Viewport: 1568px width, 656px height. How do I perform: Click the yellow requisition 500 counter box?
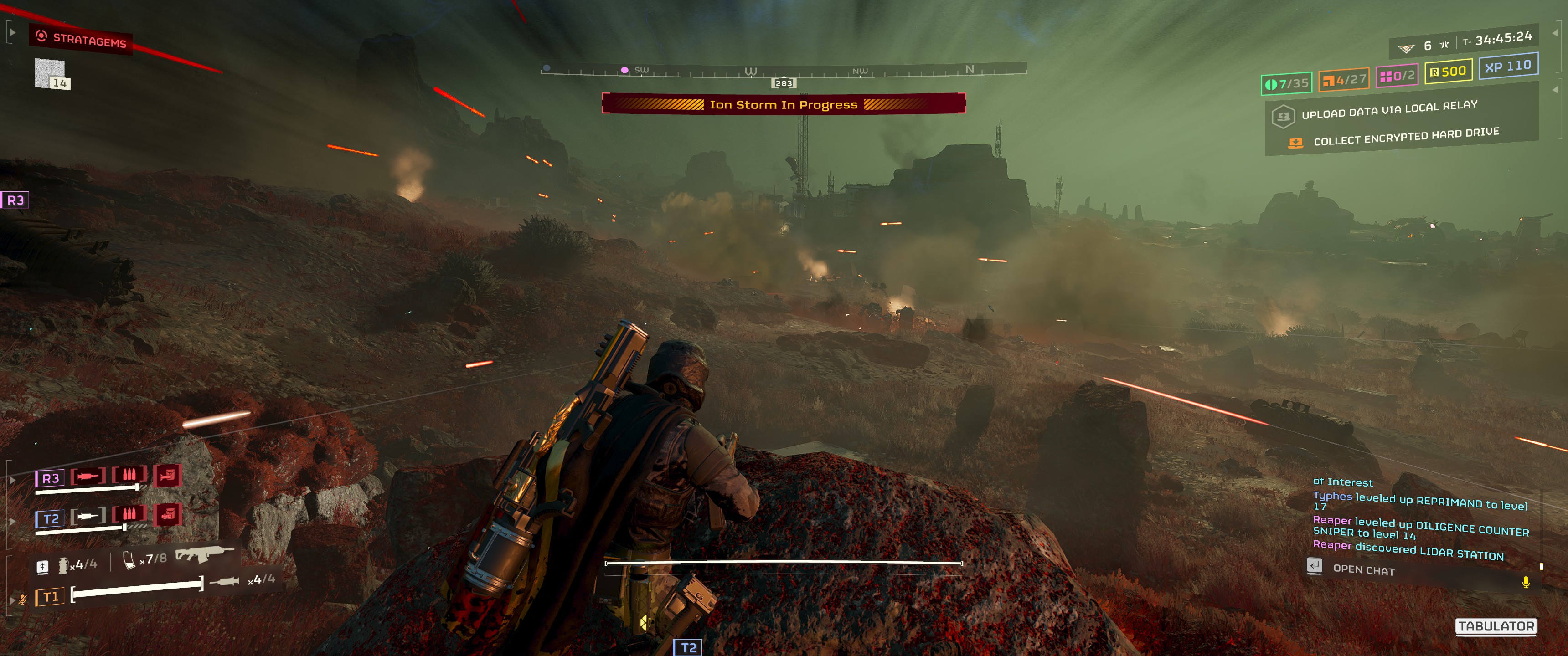pos(1448,71)
